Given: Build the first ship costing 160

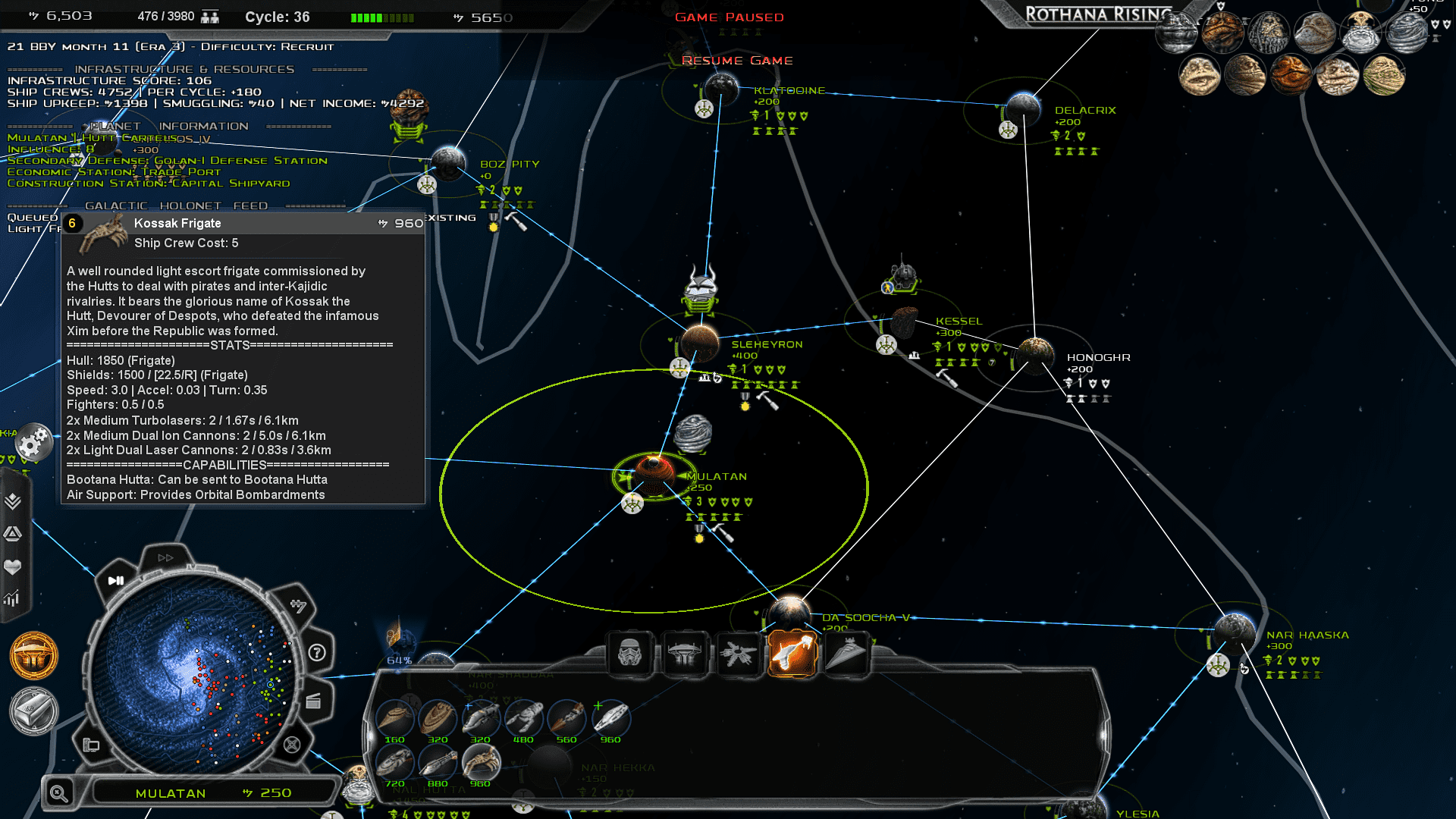Looking at the screenshot, I should coord(395,717).
